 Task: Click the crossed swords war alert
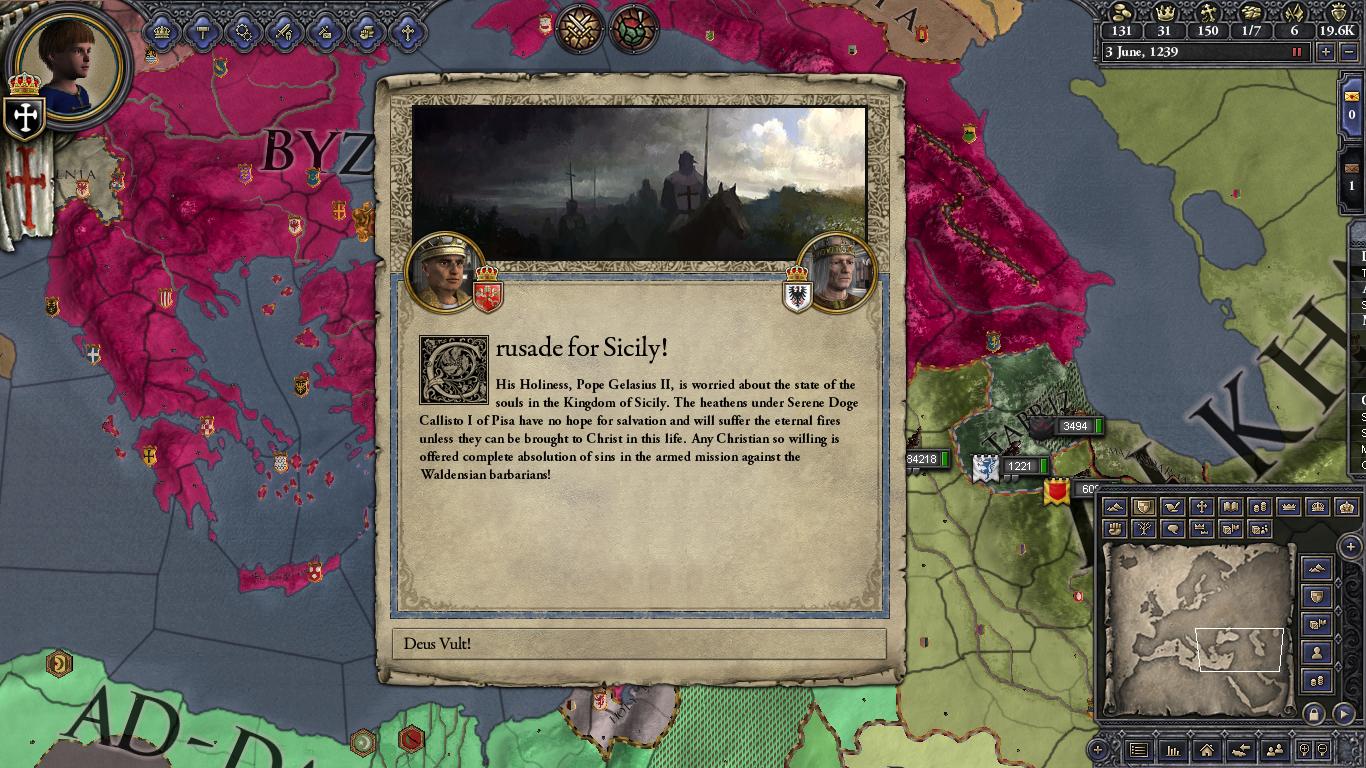(579, 28)
